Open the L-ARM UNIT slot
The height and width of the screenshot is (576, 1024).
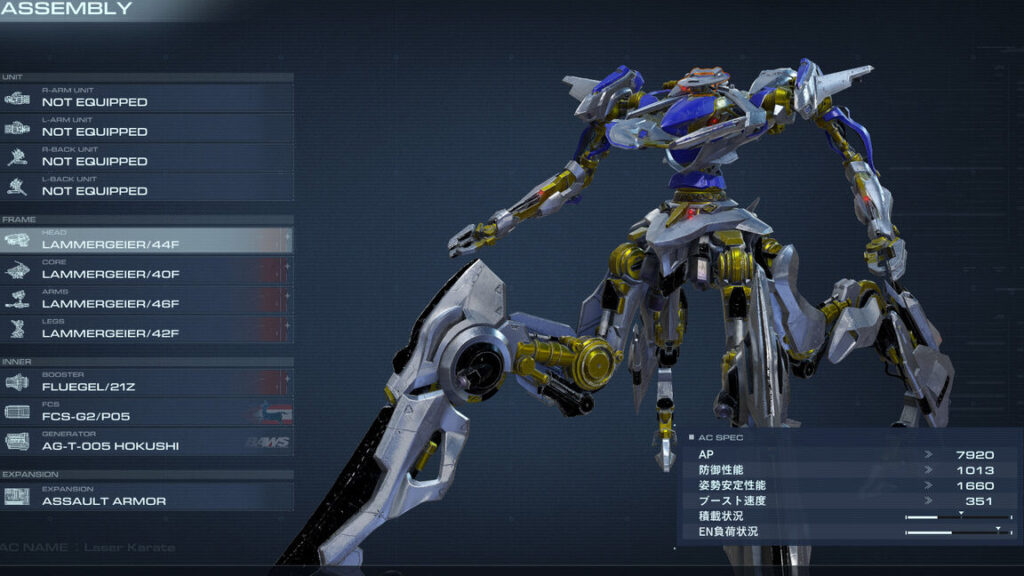147,127
